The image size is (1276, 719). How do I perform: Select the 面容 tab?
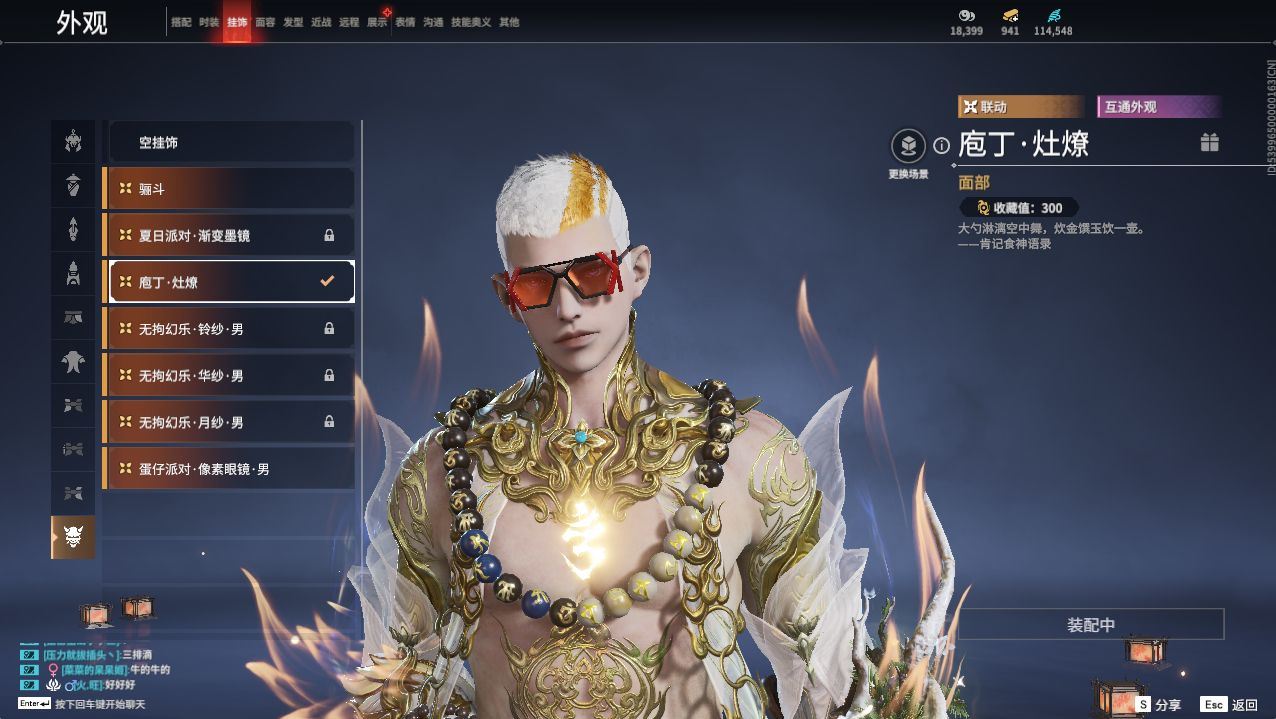(x=265, y=22)
